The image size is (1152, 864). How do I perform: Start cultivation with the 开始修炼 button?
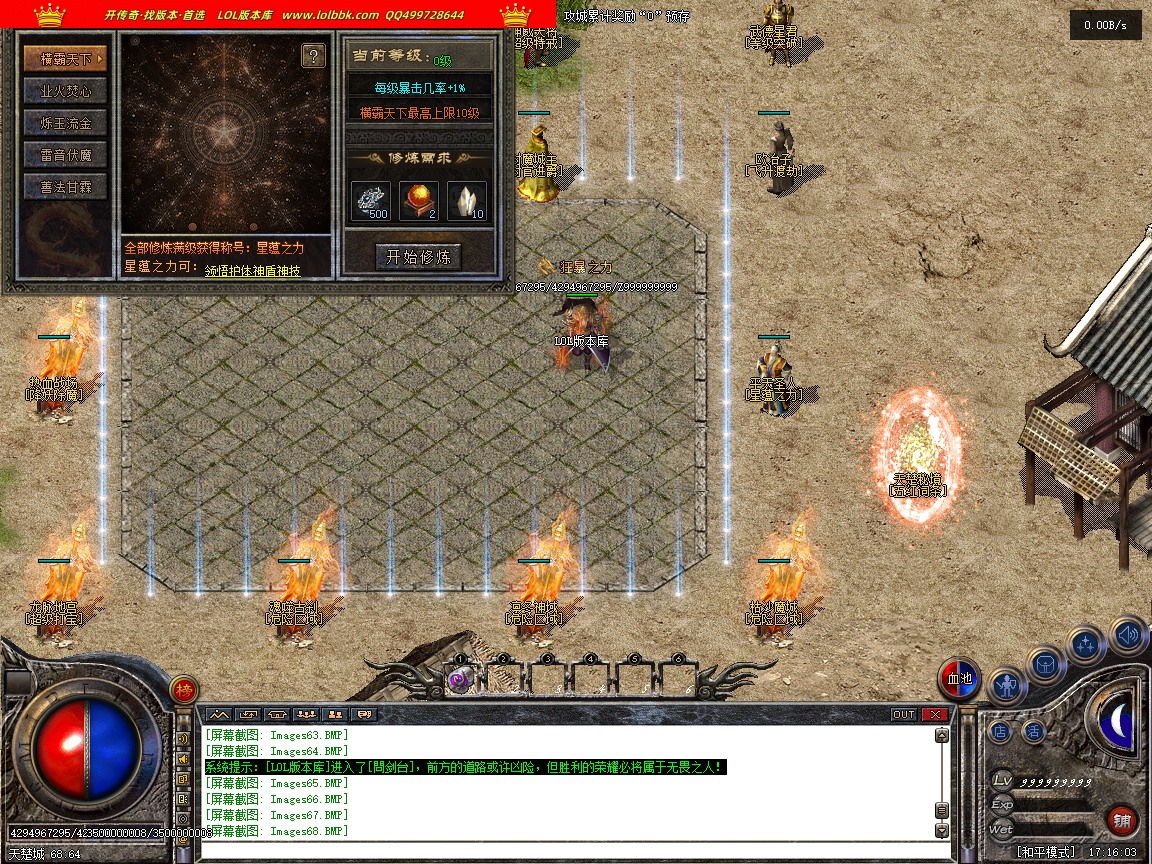tap(418, 257)
